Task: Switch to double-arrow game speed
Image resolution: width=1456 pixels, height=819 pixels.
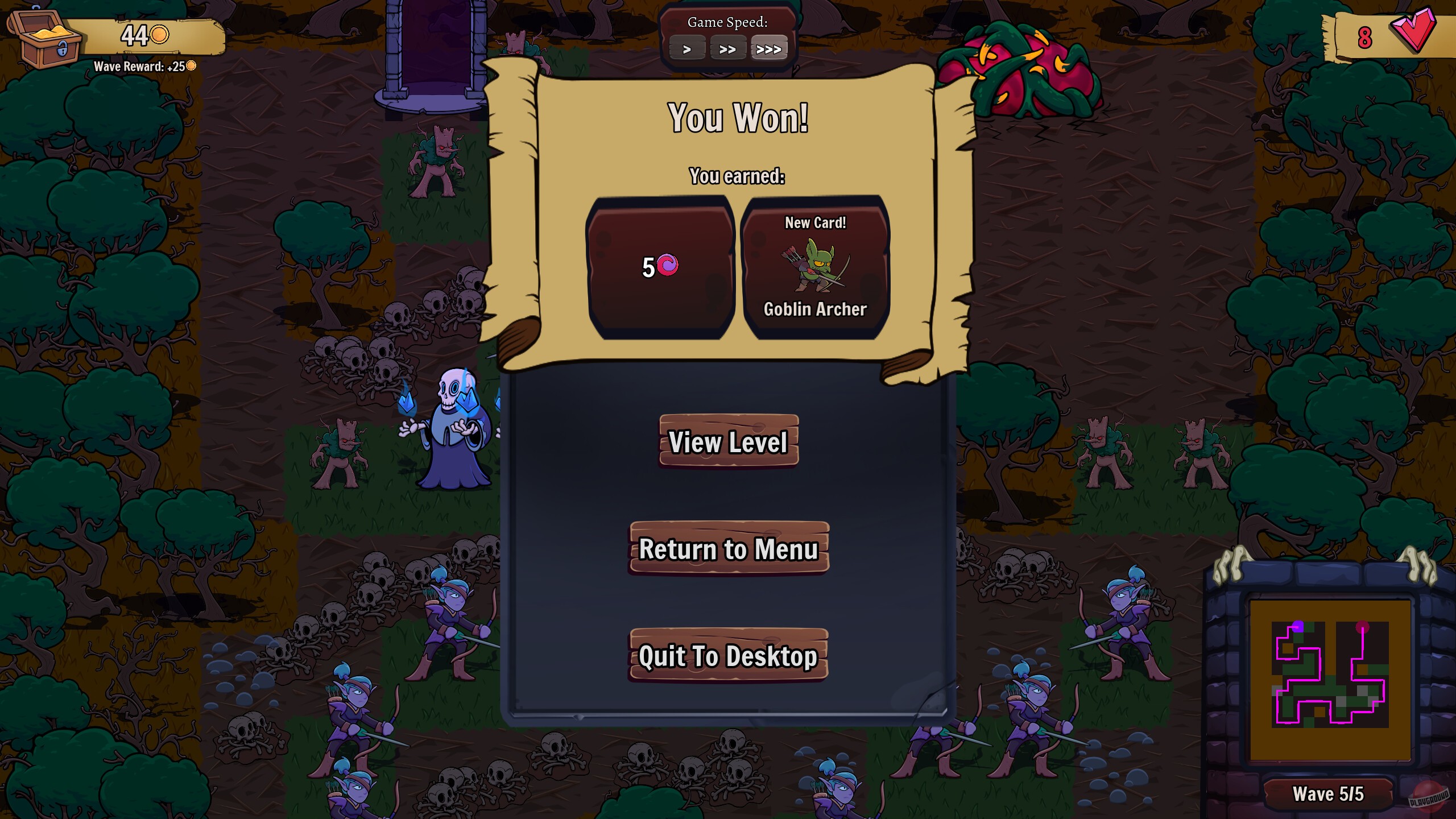Action: [729, 49]
